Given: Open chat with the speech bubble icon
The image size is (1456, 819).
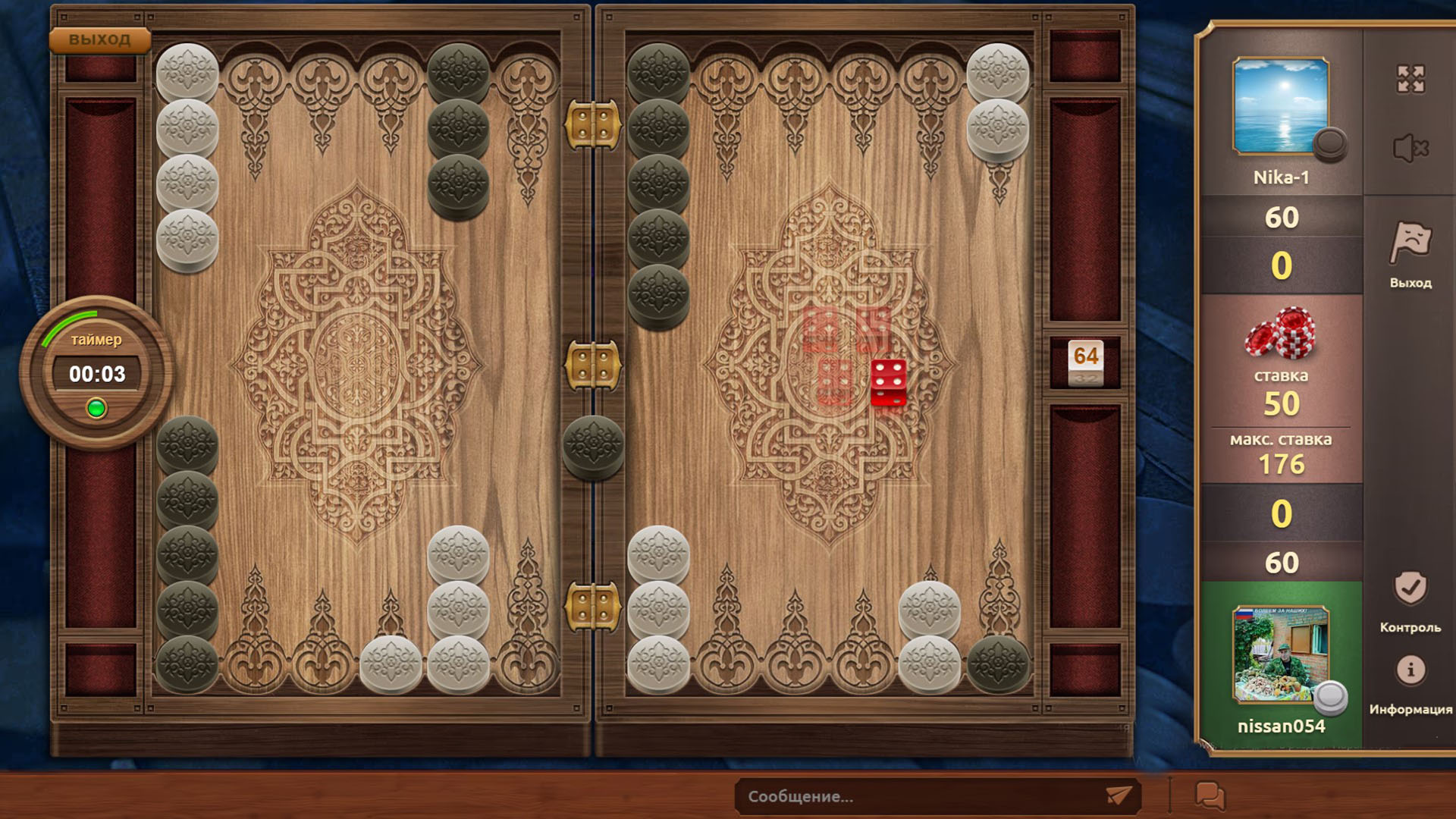Looking at the screenshot, I should 1210,795.
